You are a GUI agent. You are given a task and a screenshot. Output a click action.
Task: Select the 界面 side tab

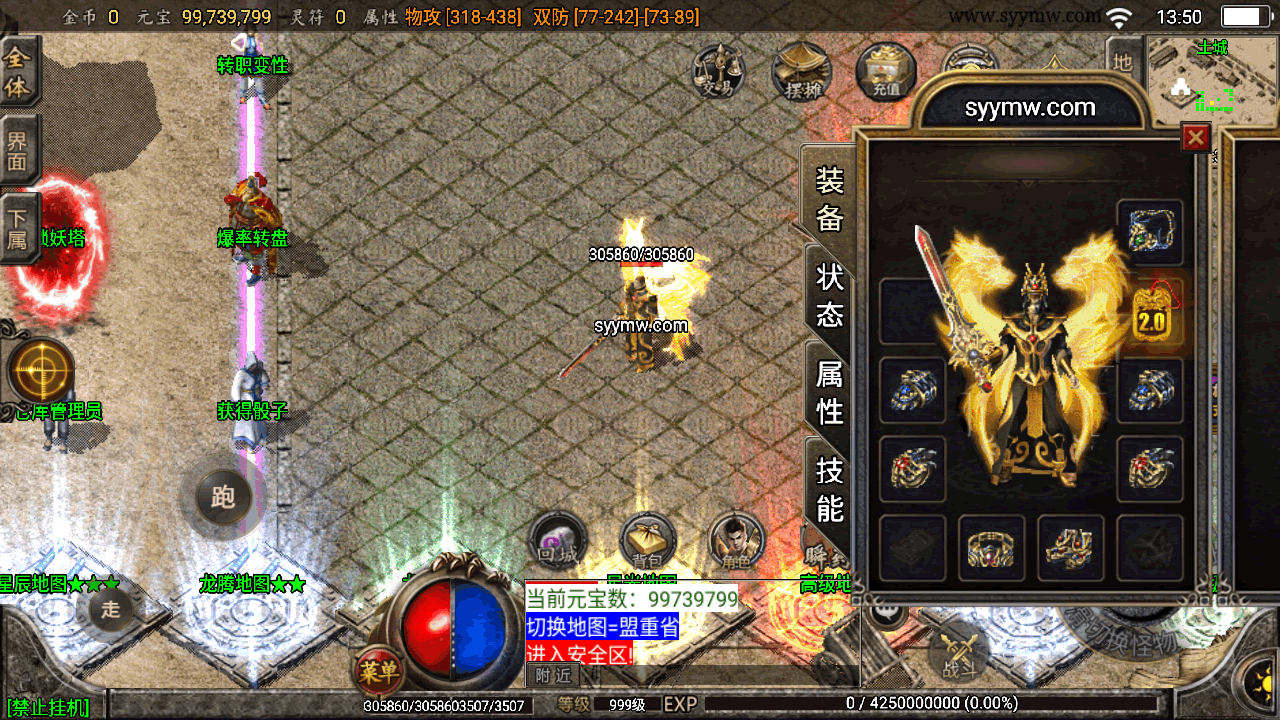pos(17,150)
